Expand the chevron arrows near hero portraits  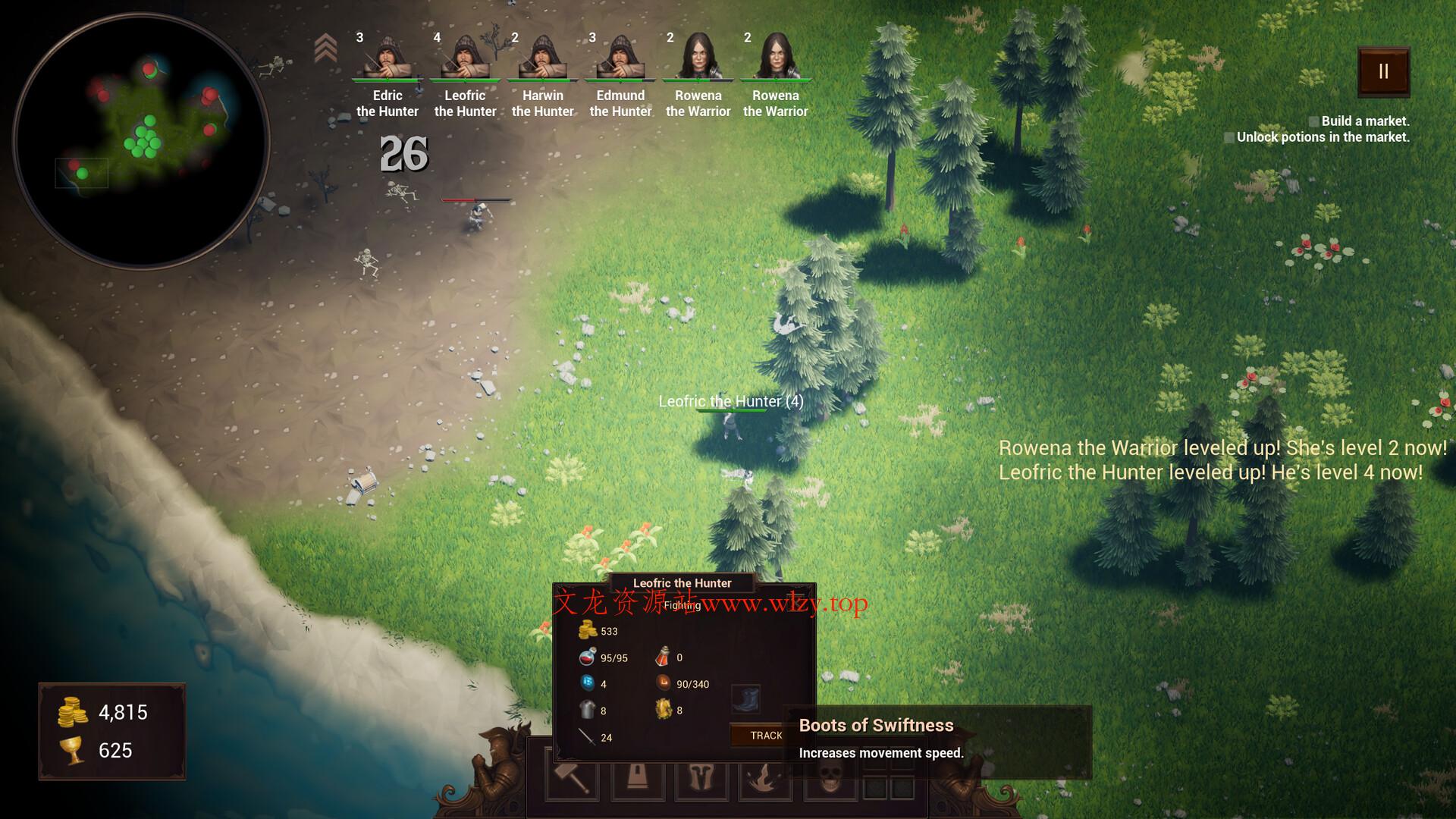(326, 47)
